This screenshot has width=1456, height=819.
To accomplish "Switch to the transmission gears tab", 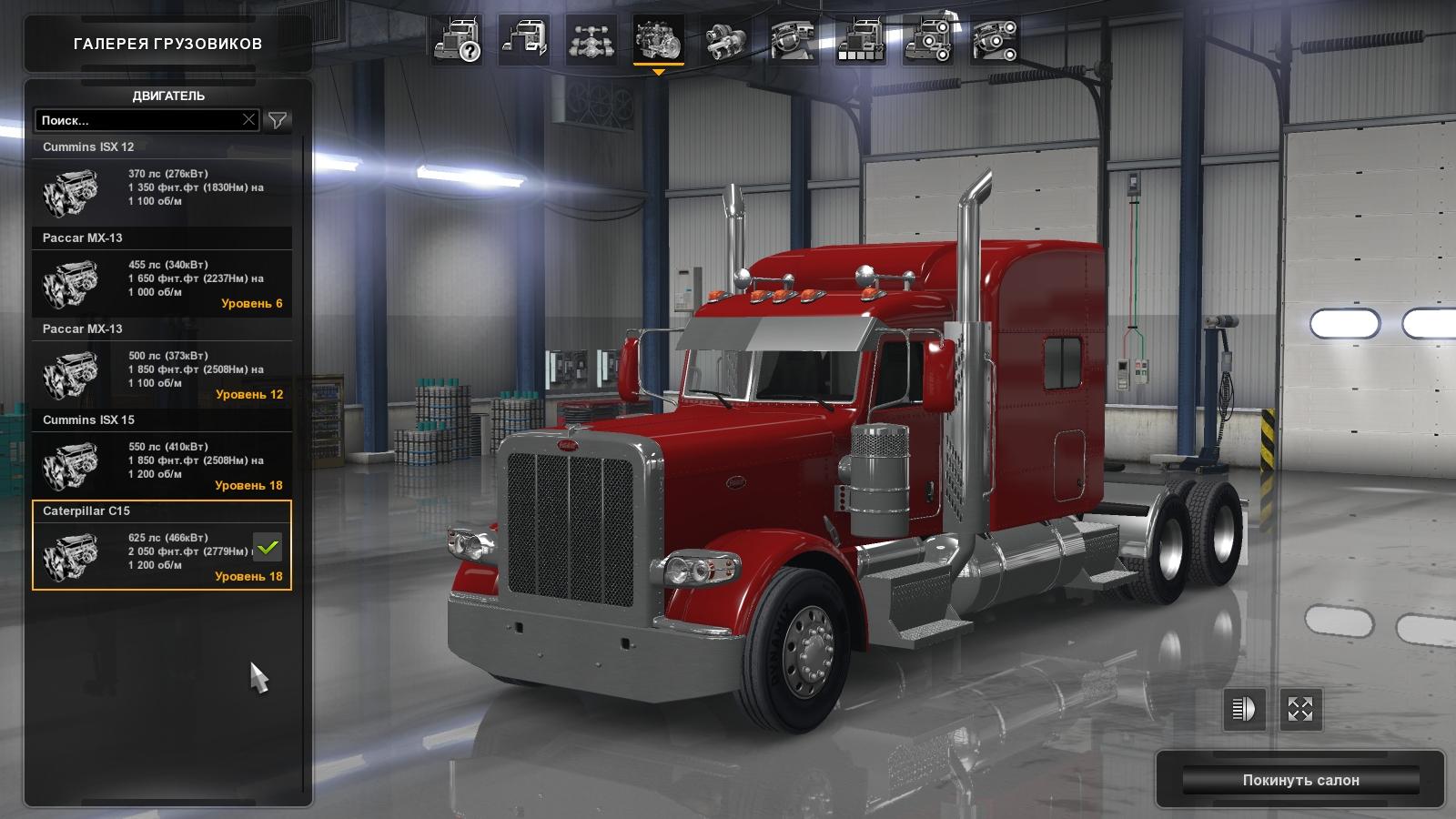I will (x=725, y=41).
